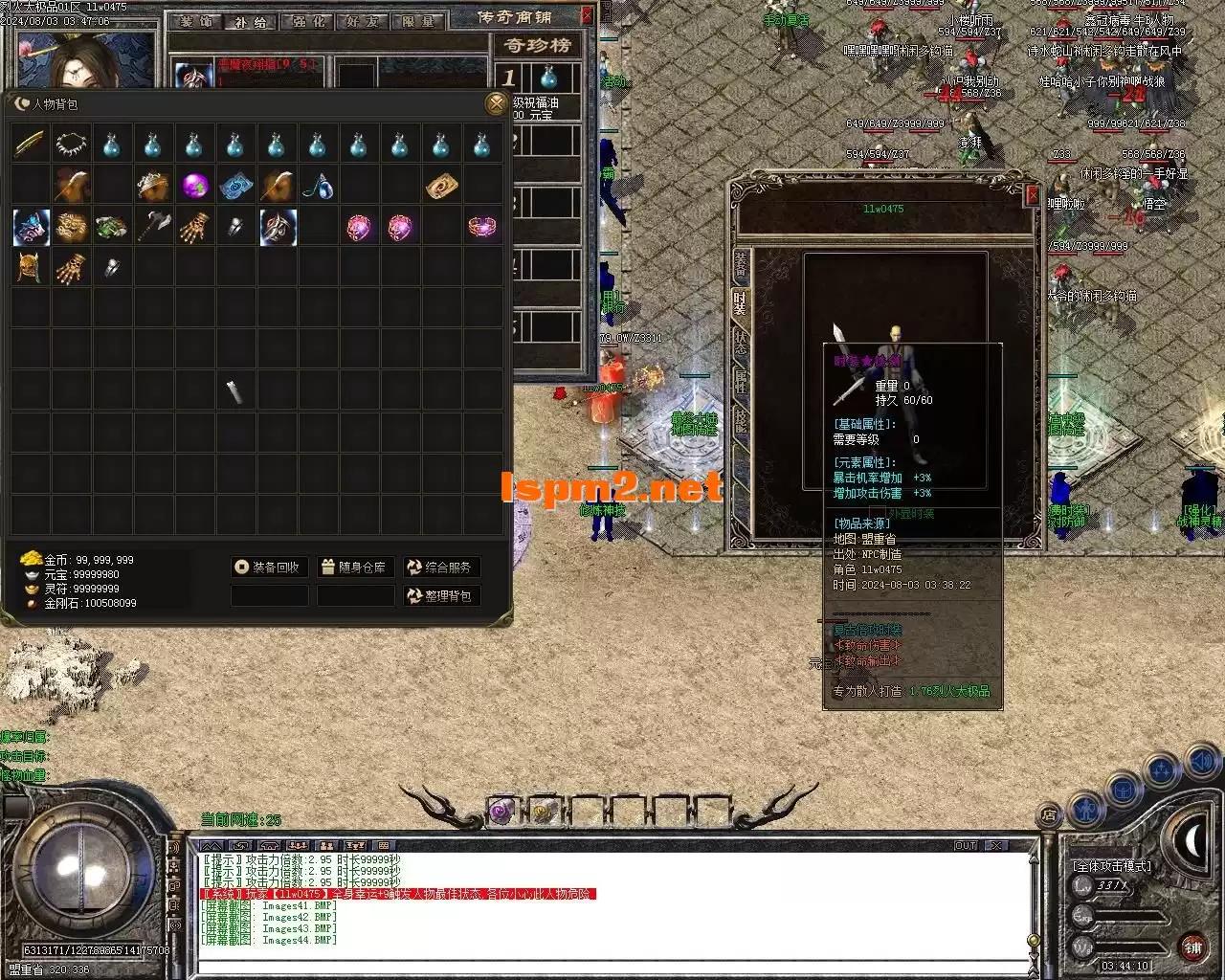Switch to the 状态 character tab

741,344
